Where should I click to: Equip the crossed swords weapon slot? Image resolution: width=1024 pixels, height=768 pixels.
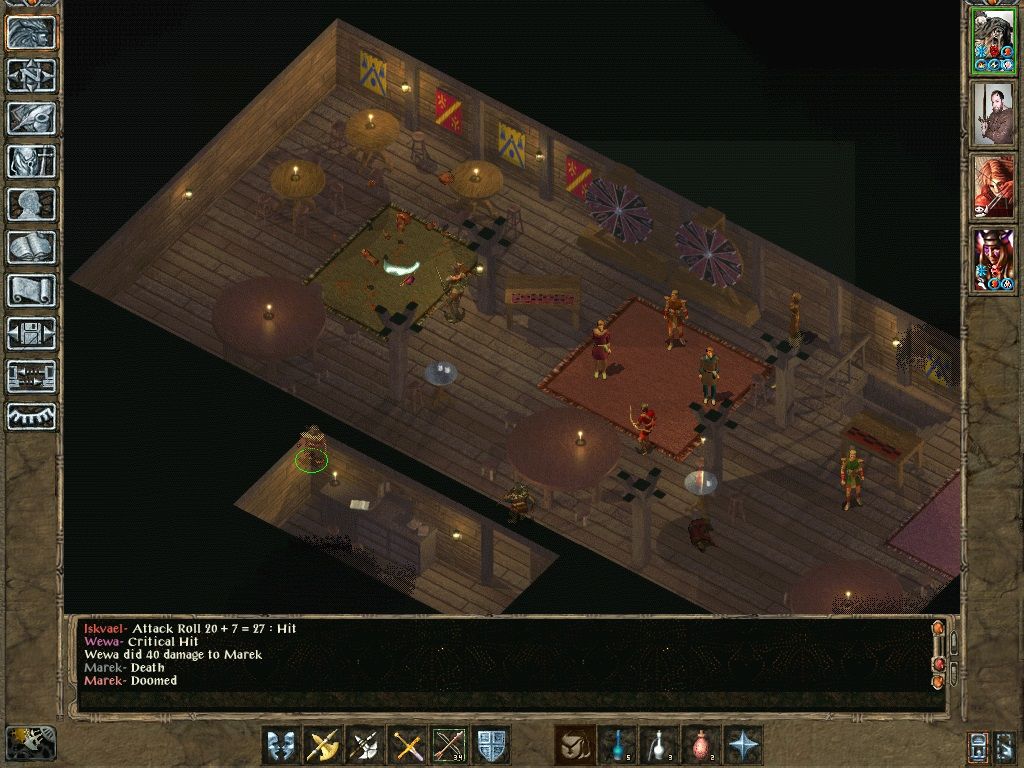pos(407,745)
